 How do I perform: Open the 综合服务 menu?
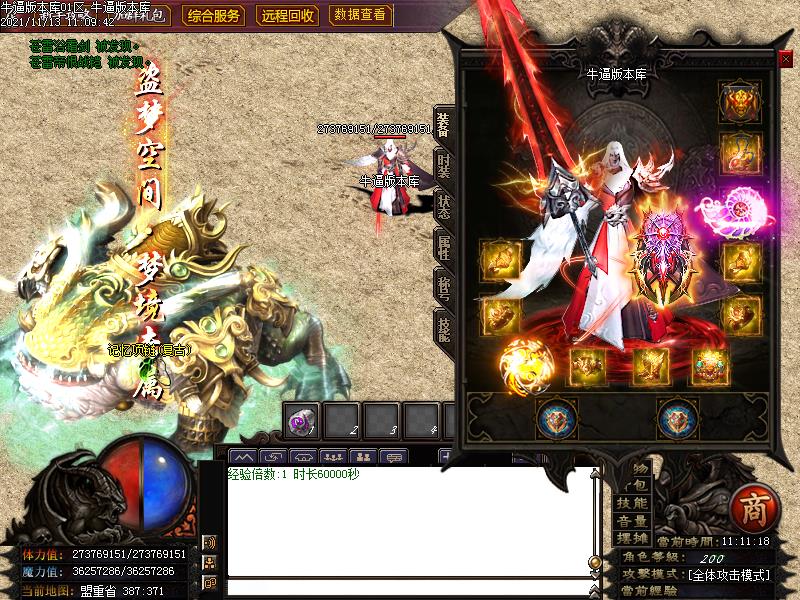click(x=214, y=15)
